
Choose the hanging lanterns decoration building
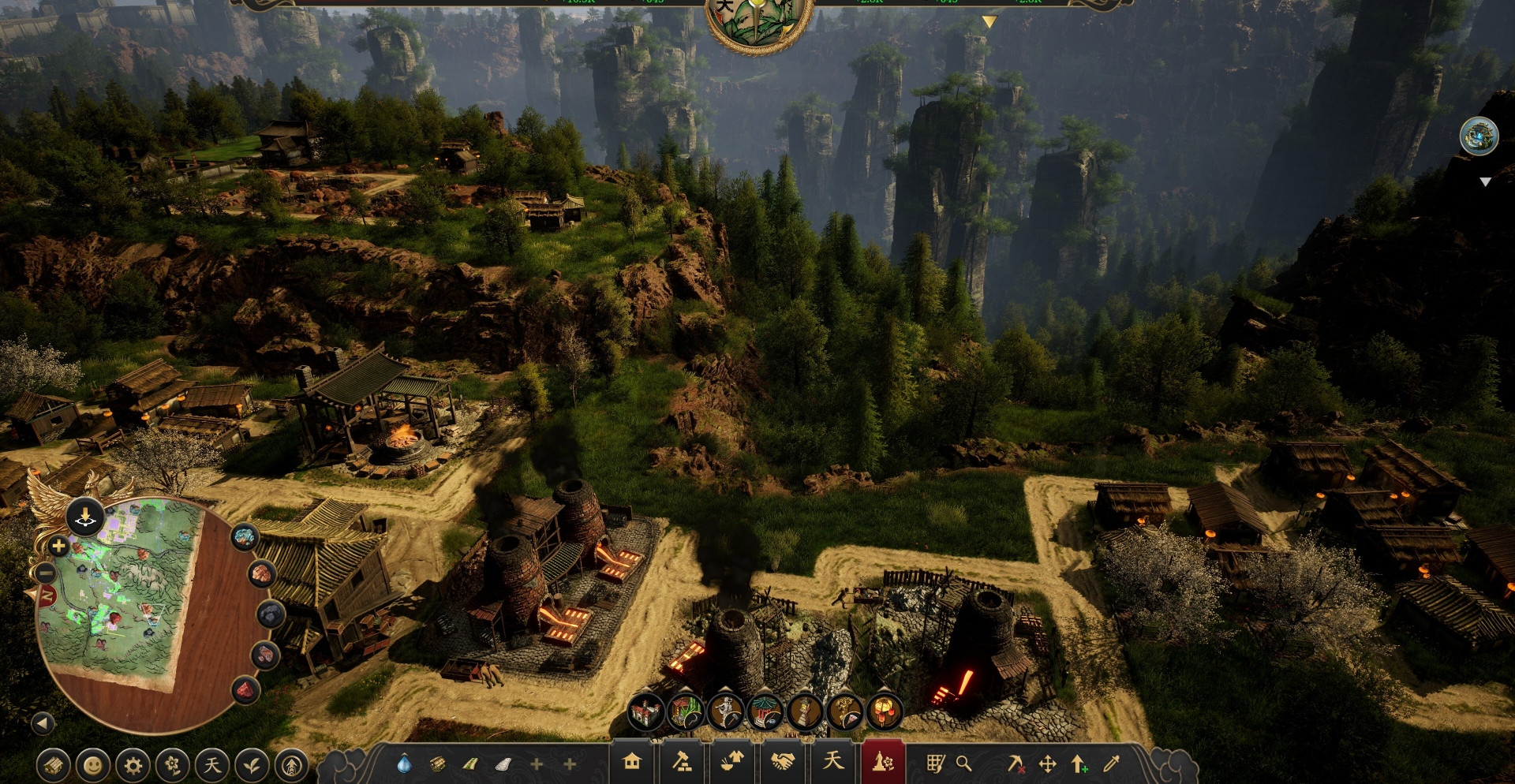(885, 712)
